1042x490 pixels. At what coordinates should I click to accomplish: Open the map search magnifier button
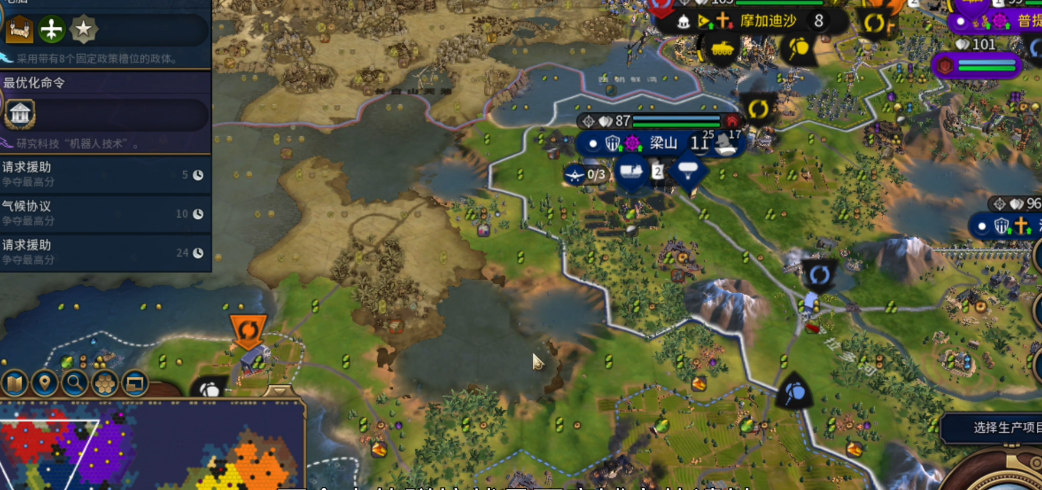[x=74, y=383]
